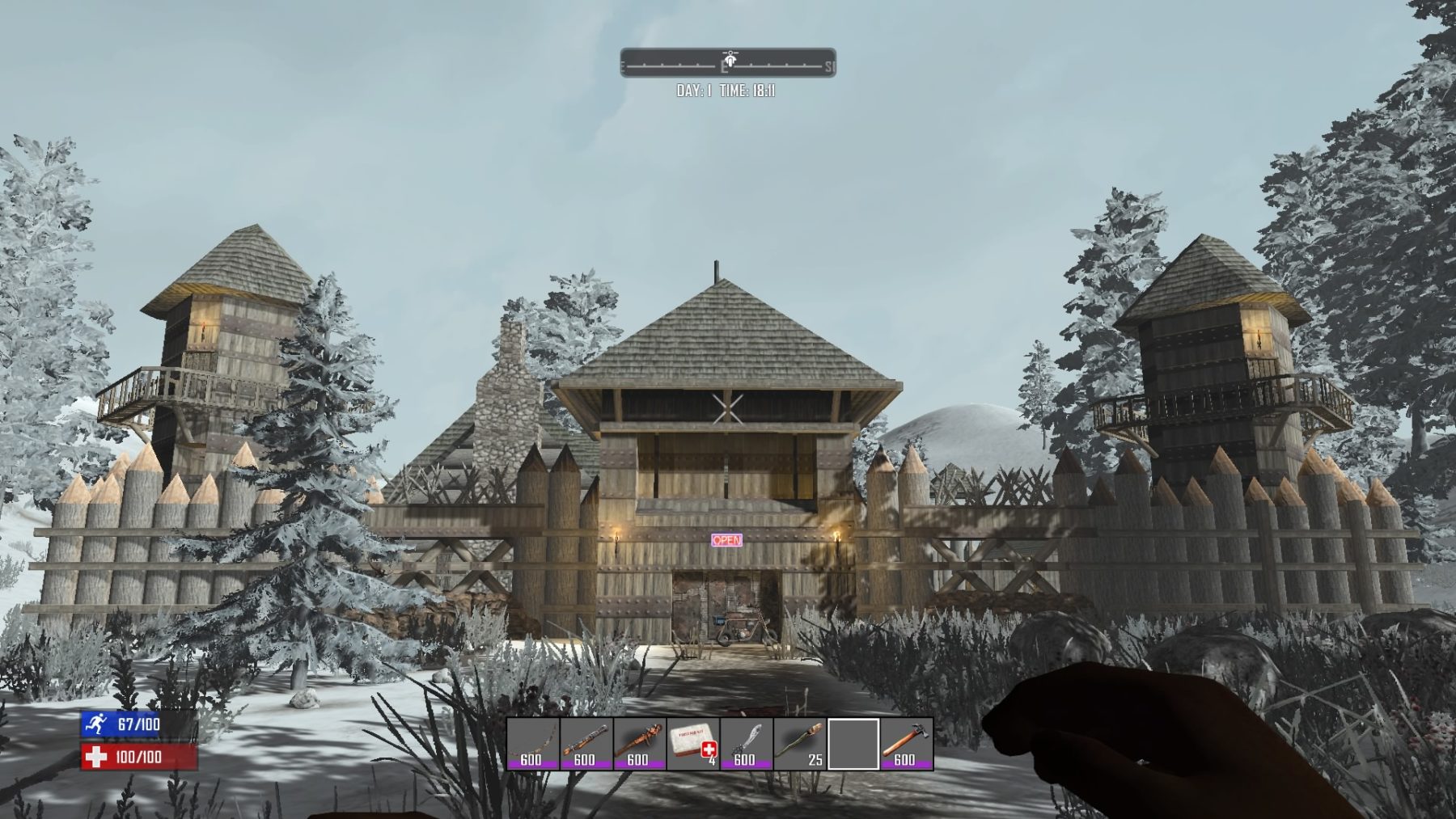Select the first aid kit slot
Screen dimensions: 1456x819
pos(692,744)
